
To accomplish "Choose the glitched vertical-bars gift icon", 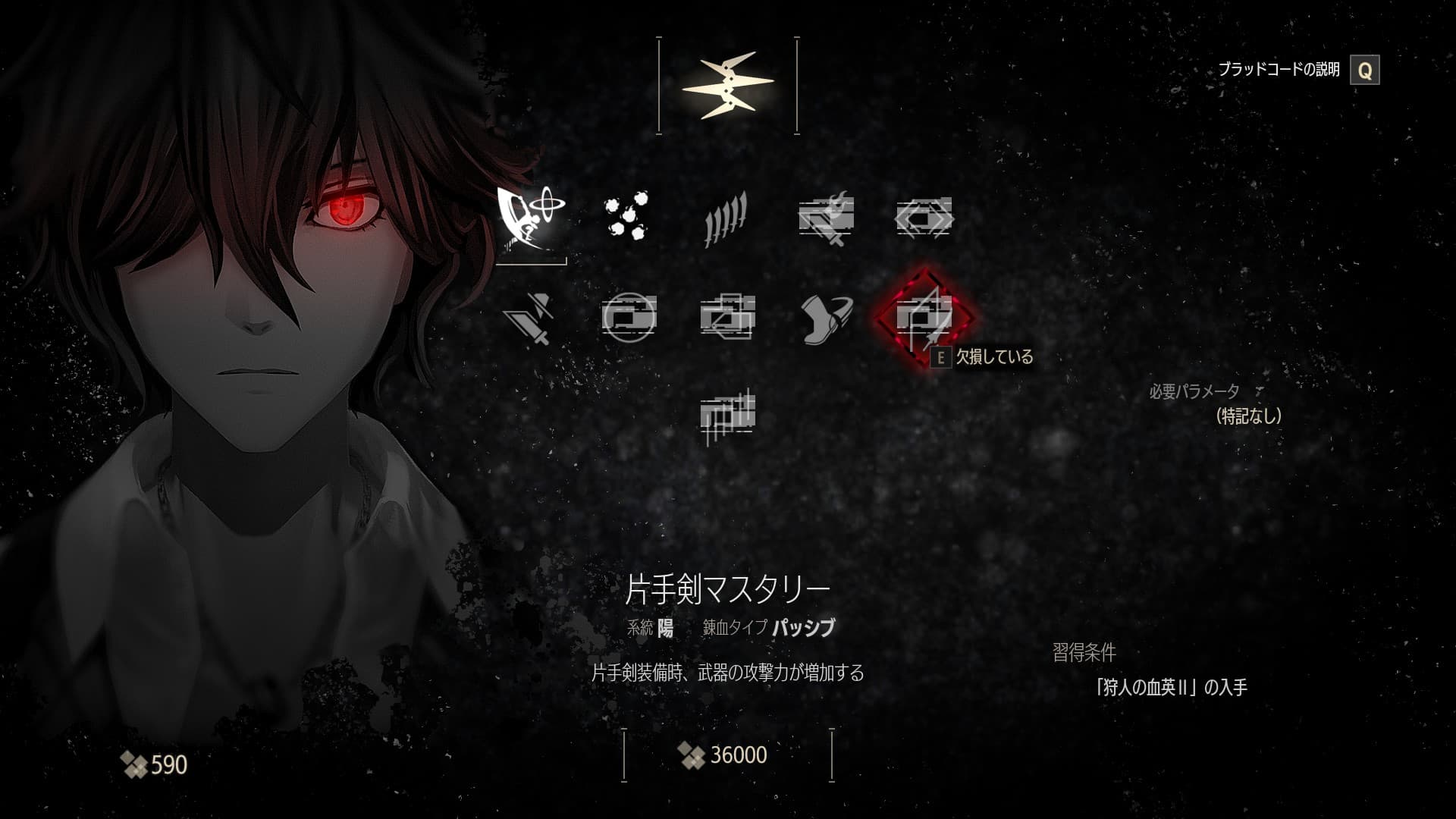I will click(x=726, y=415).
